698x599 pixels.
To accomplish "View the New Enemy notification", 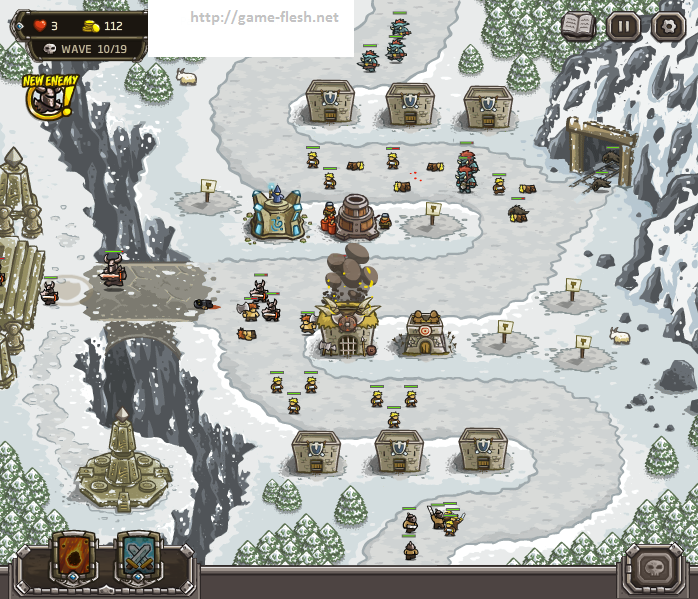I will (44, 97).
